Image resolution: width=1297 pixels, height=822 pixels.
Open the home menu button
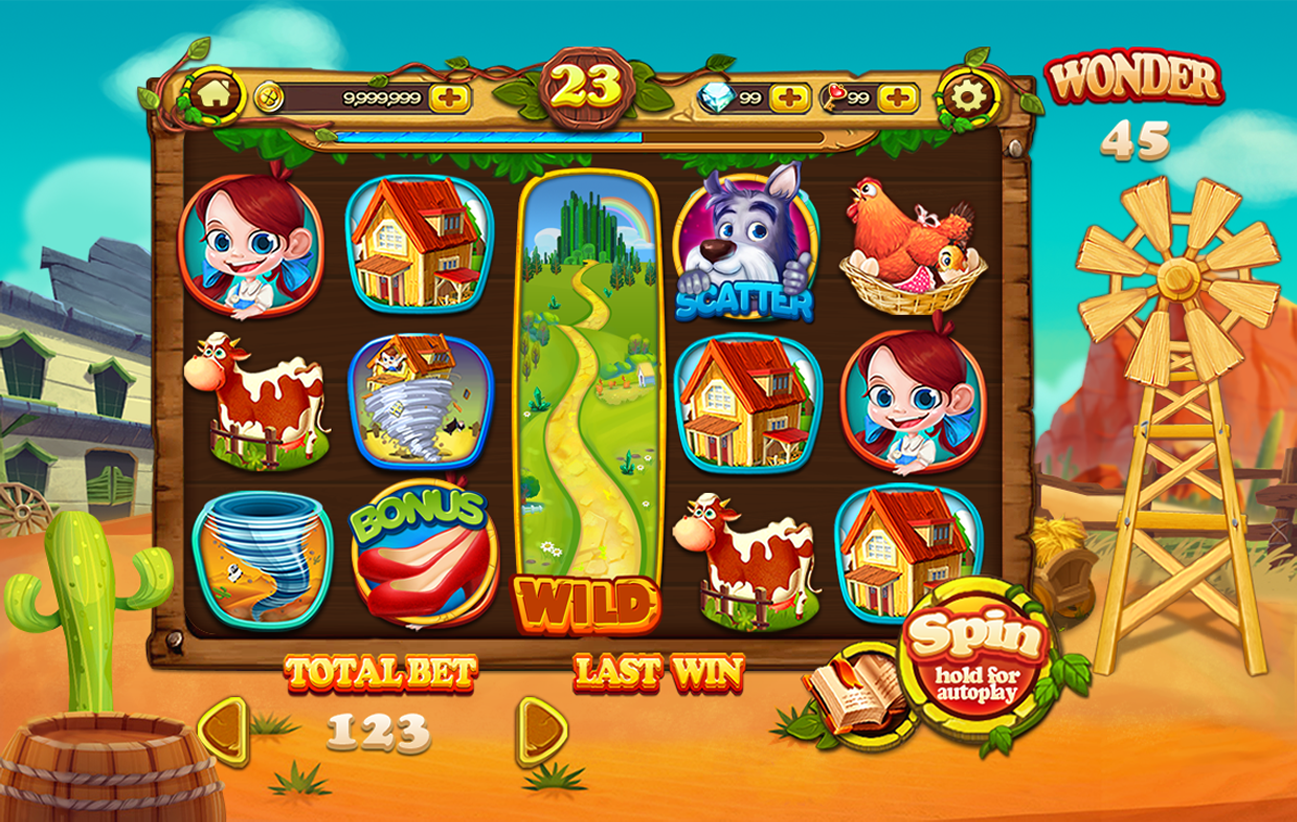(215, 95)
